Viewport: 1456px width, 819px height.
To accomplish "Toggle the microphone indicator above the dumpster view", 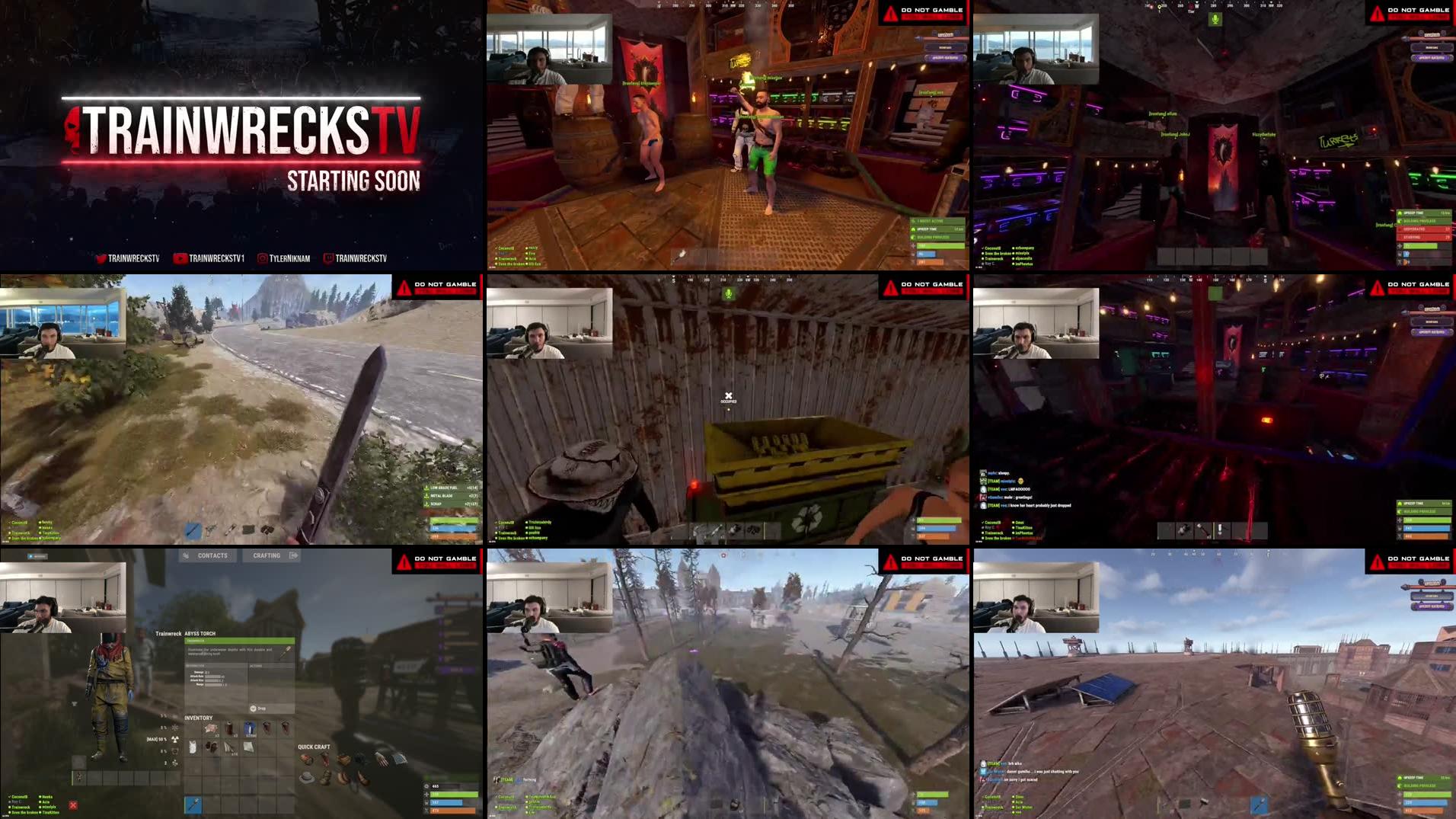I will 728,293.
